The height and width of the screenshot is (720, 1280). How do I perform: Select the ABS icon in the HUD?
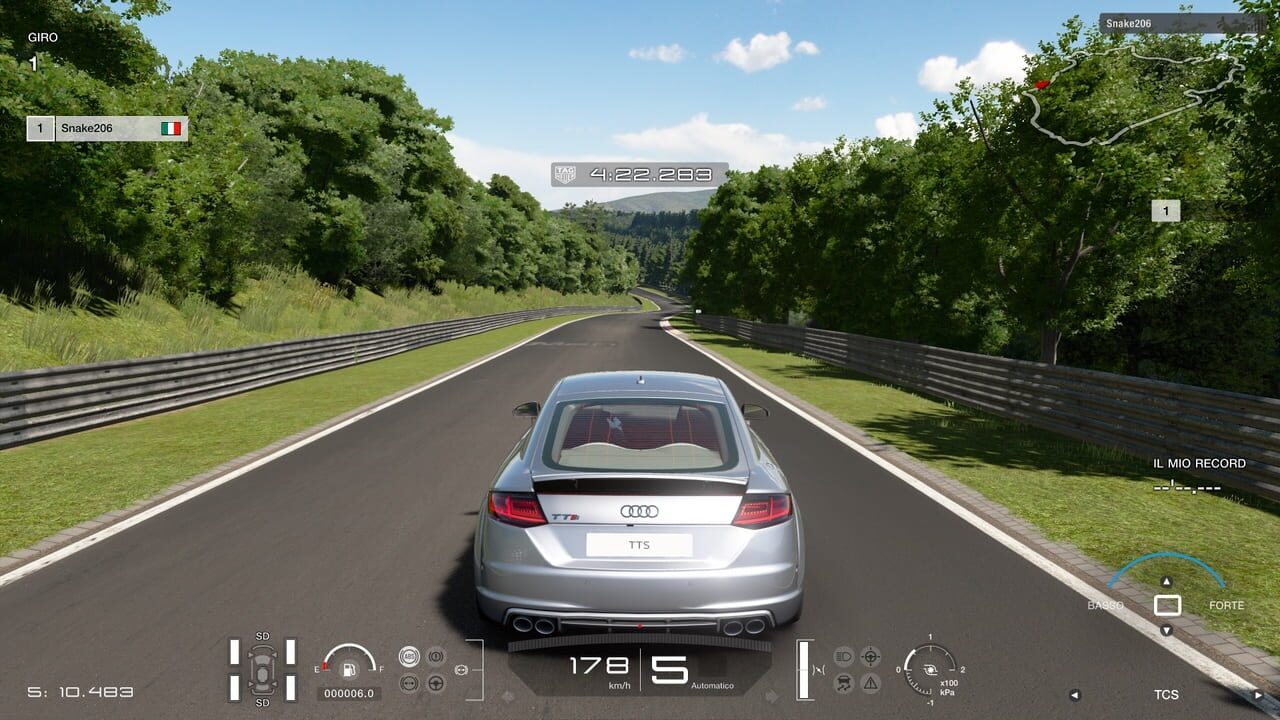[x=409, y=656]
